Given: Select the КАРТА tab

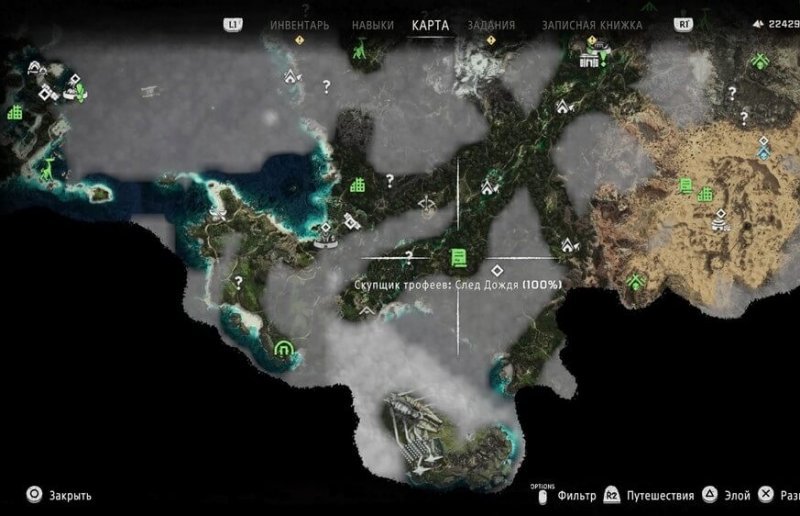Looking at the screenshot, I should [430, 25].
